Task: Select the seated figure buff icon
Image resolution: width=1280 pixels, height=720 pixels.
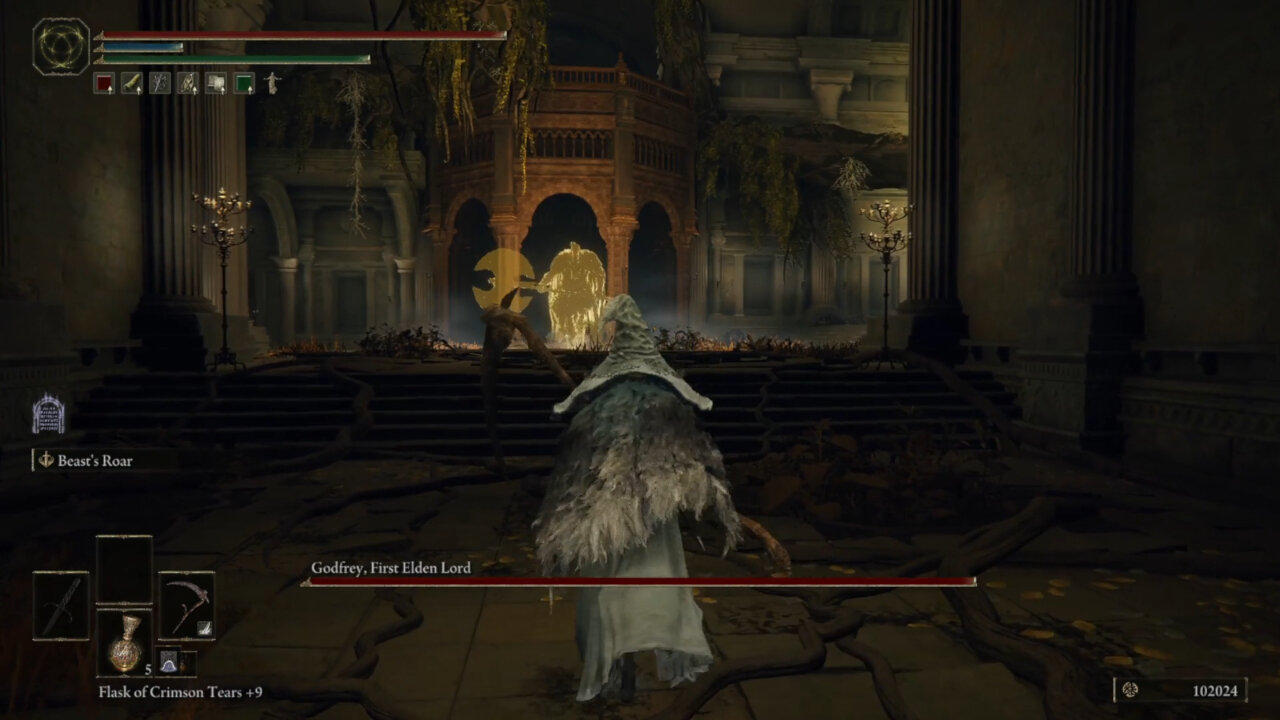Action: click(188, 84)
